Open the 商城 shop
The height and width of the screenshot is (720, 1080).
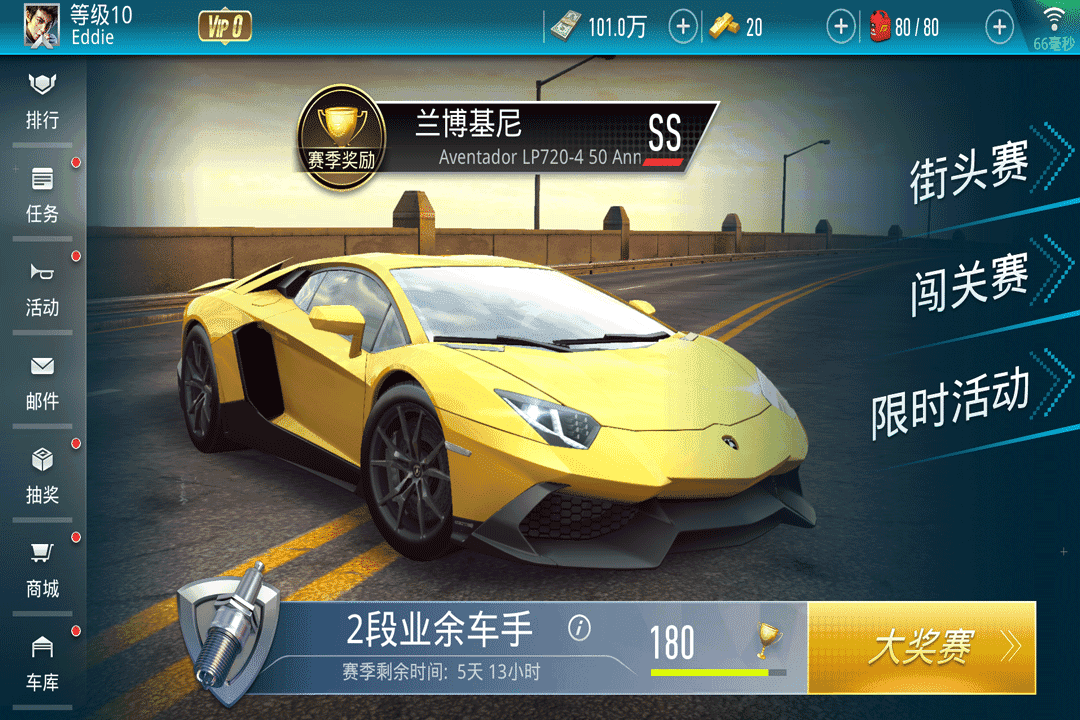point(42,570)
